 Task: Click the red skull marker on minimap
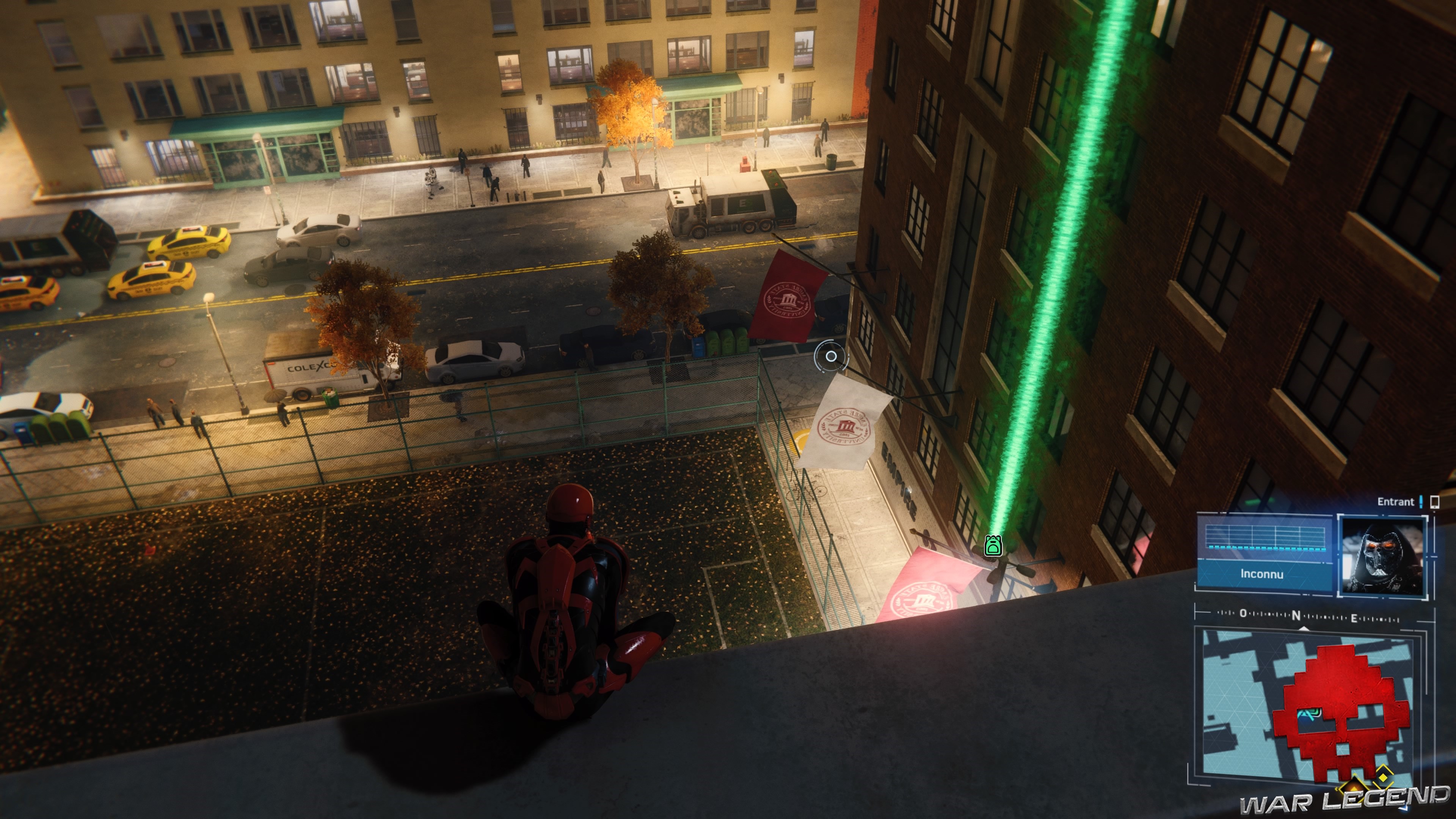[x=1341, y=713]
